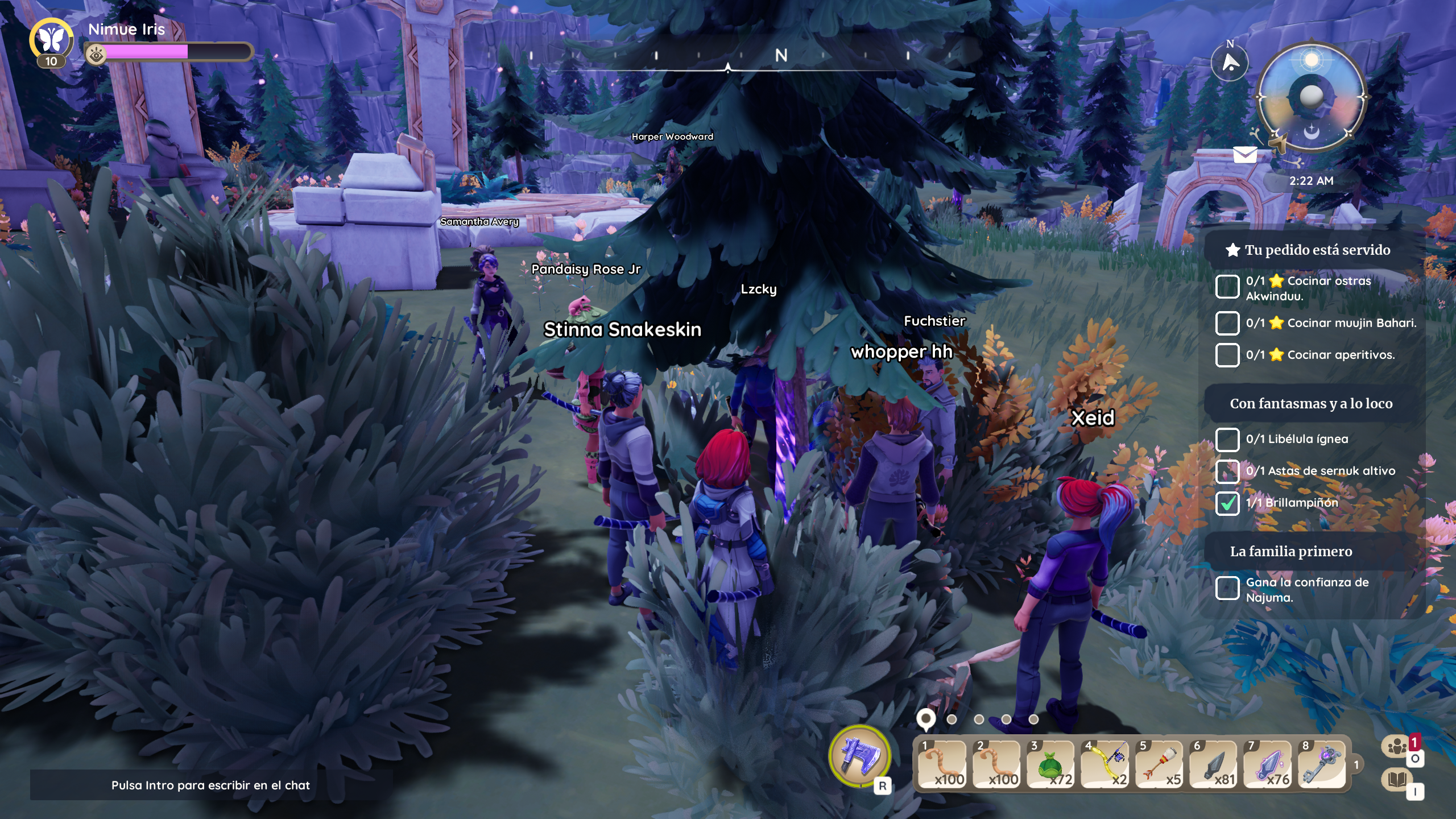1456x819 pixels.
Task: Open the social panel with the red badge
Action: [x=1397, y=746]
